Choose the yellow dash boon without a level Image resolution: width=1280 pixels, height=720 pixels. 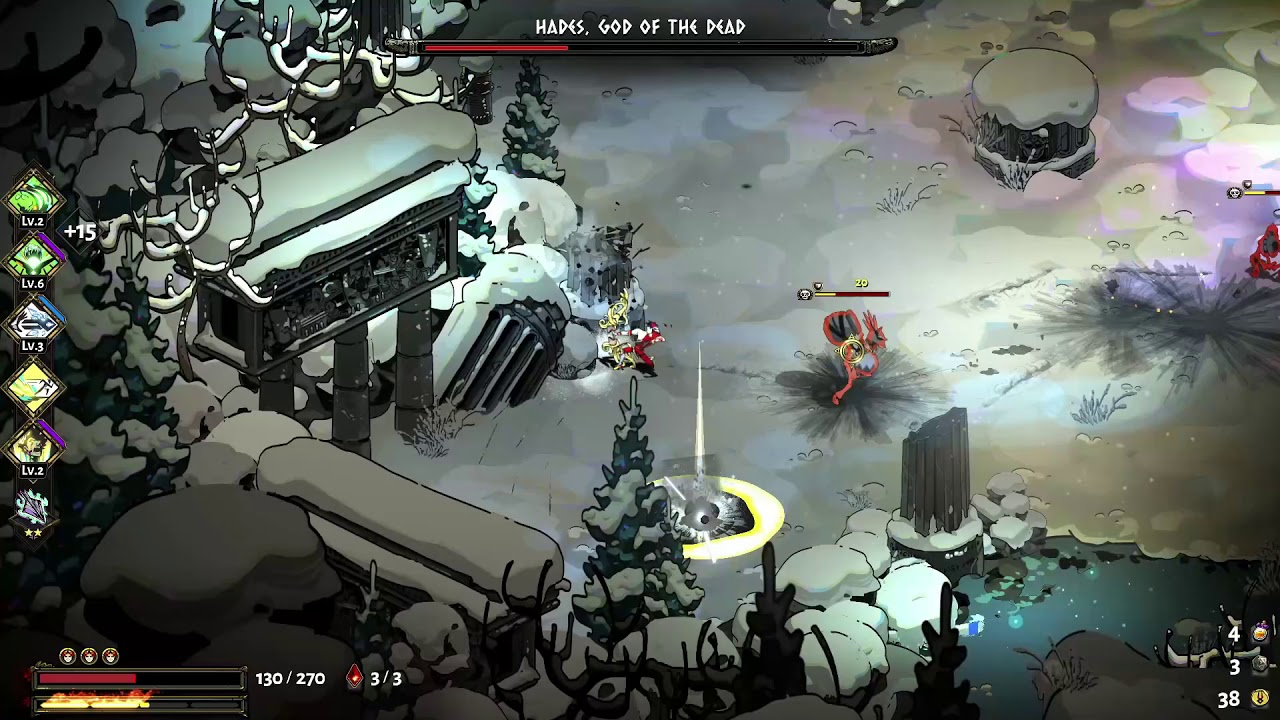pos(33,386)
